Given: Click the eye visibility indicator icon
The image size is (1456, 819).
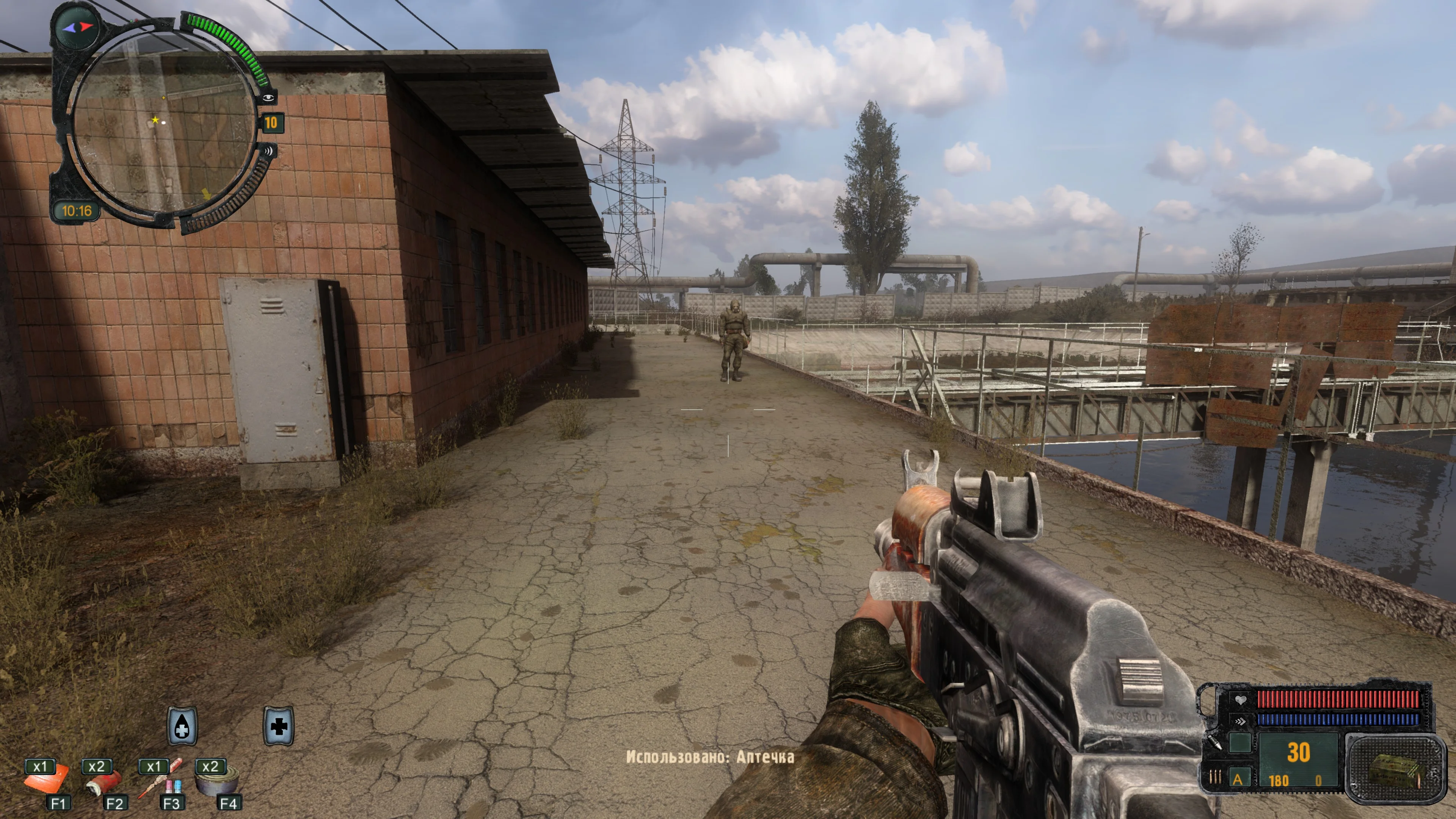Looking at the screenshot, I should tap(268, 98).
